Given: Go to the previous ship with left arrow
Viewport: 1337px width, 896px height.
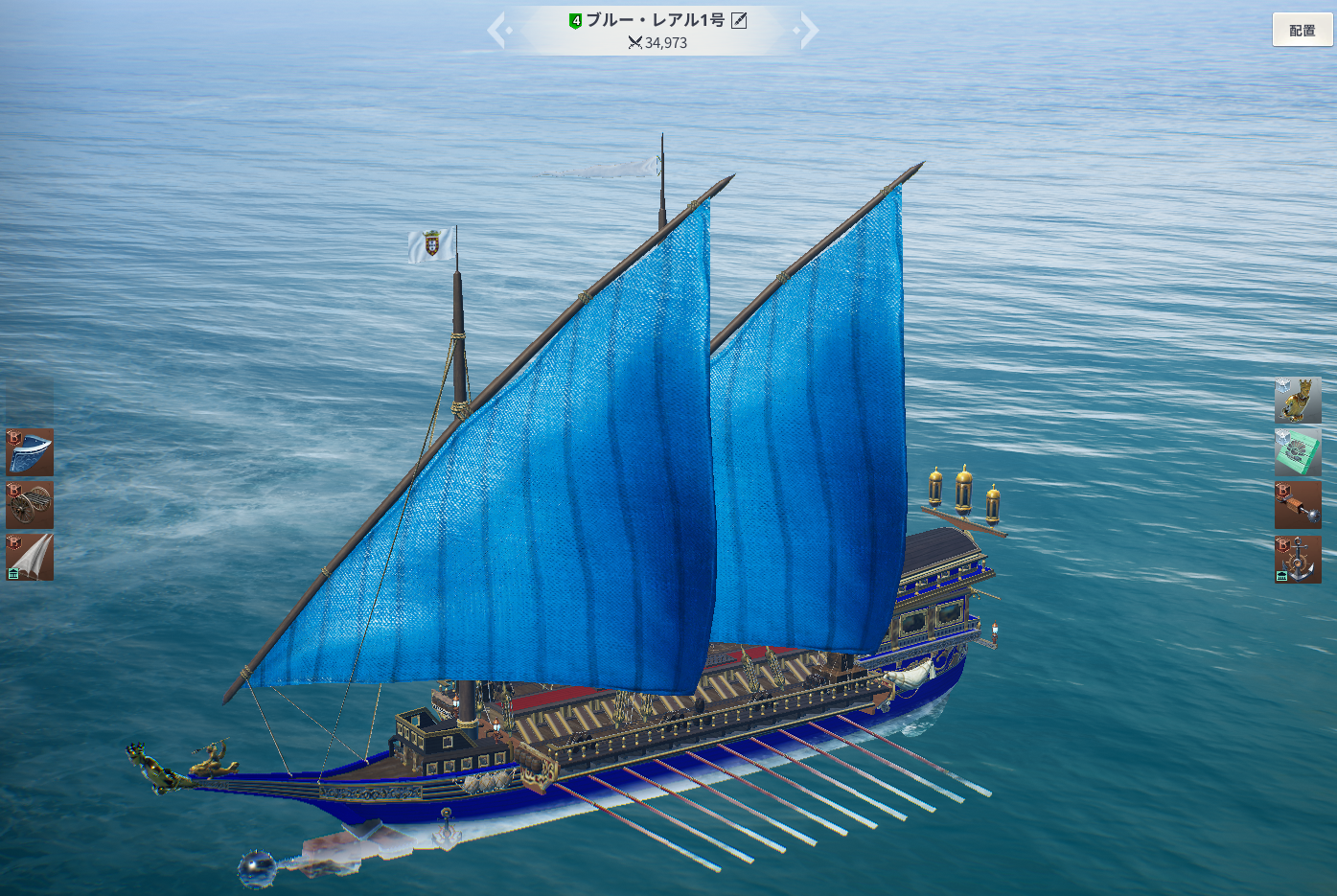Looking at the screenshot, I should [498, 31].
